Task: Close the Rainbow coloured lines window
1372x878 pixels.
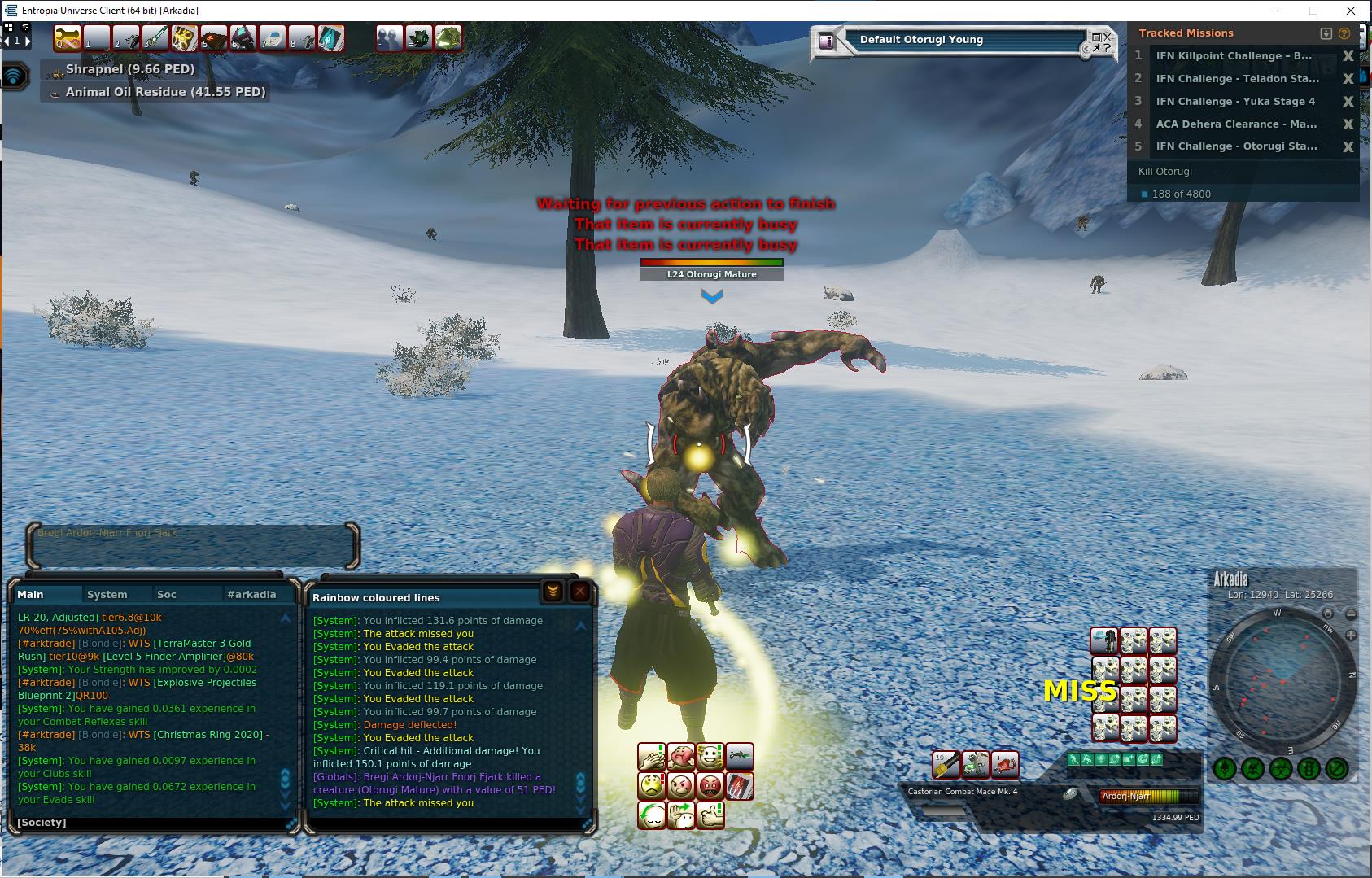Action: (x=580, y=592)
